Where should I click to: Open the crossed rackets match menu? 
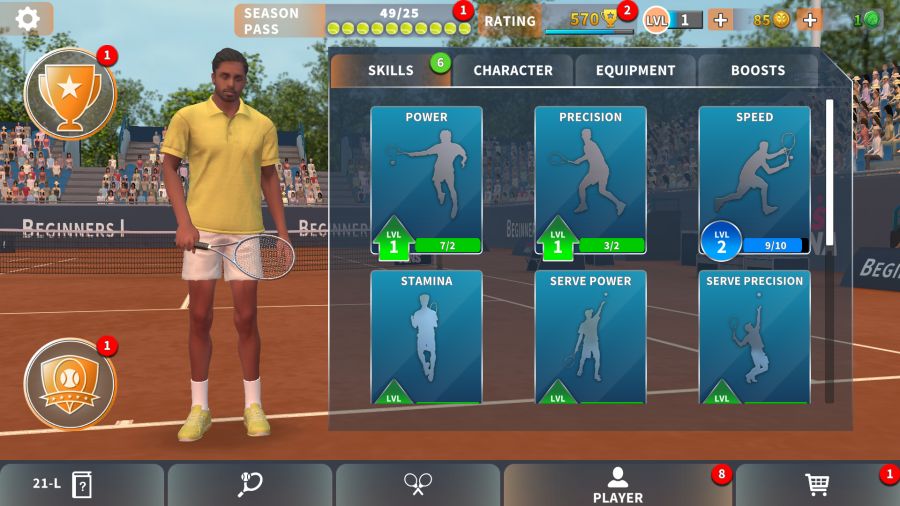tap(417, 484)
